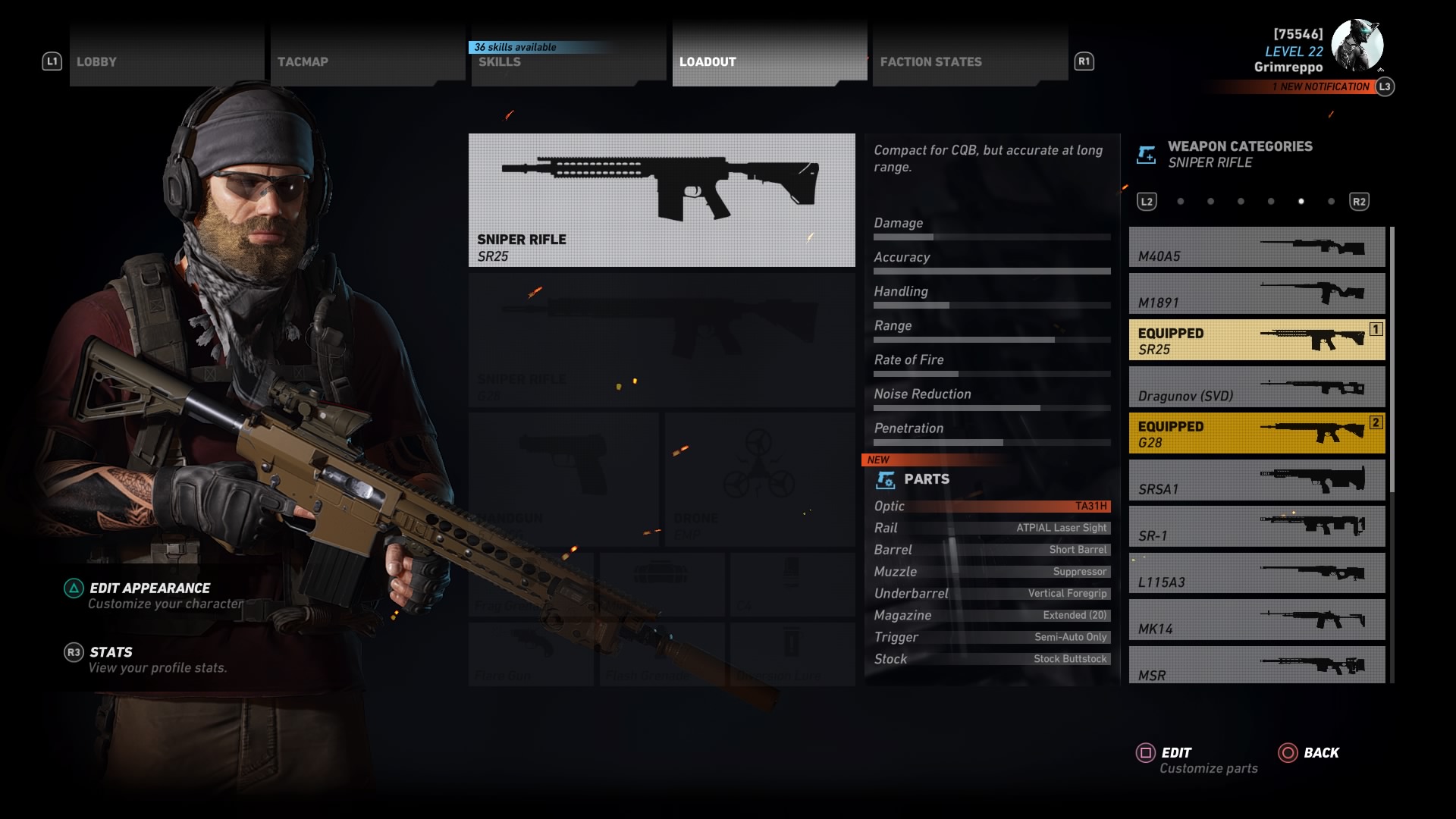Choose the Dragunov (SVD) rifle
Viewport: 1456px width, 819px height.
pos(1257,387)
